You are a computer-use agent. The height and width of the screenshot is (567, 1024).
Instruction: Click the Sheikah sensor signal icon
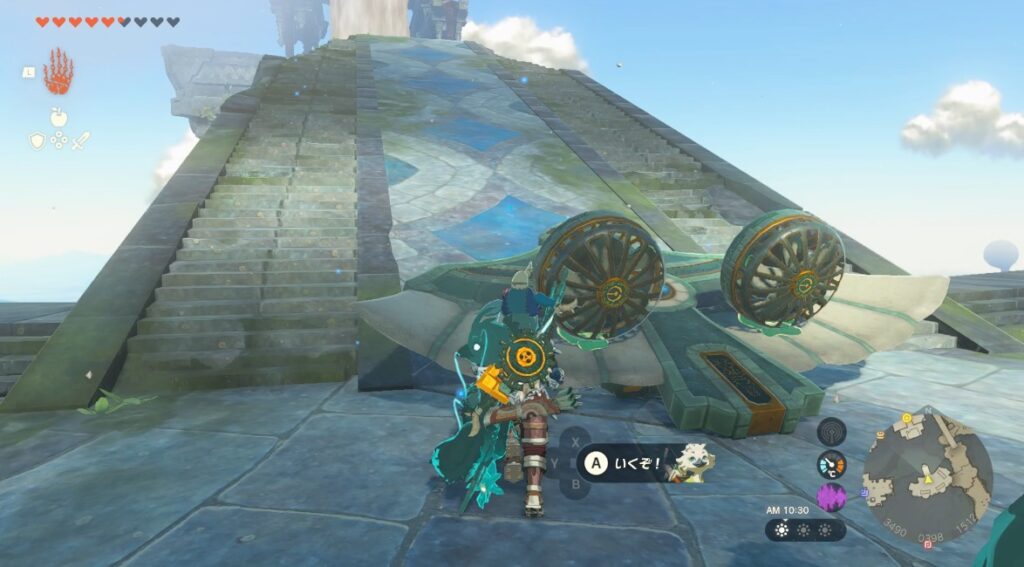coord(831,432)
